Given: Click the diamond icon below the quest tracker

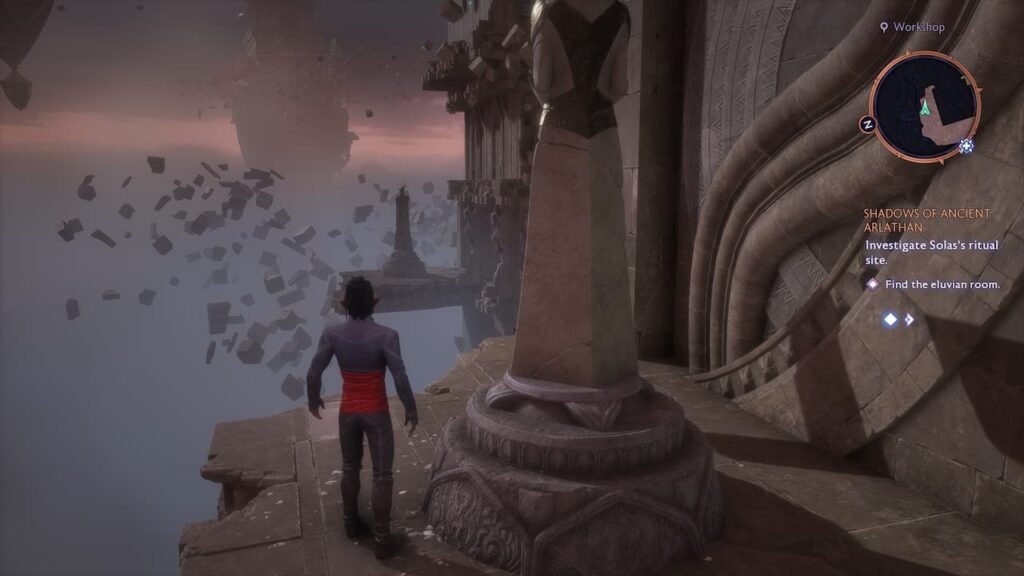Looking at the screenshot, I should tap(889, 320).
